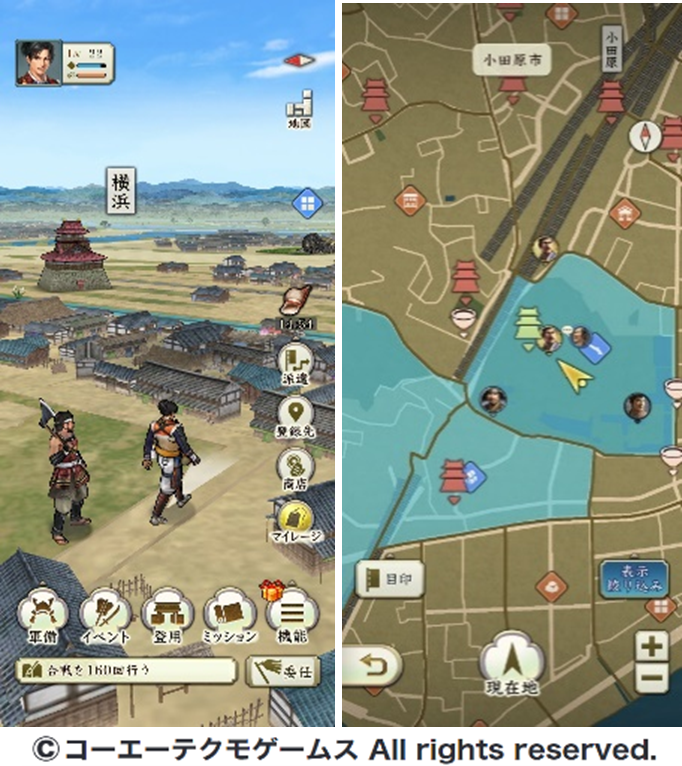Open the 機能 functions menu
This screenshot has width=682, height=766.
tap(290, 617)
